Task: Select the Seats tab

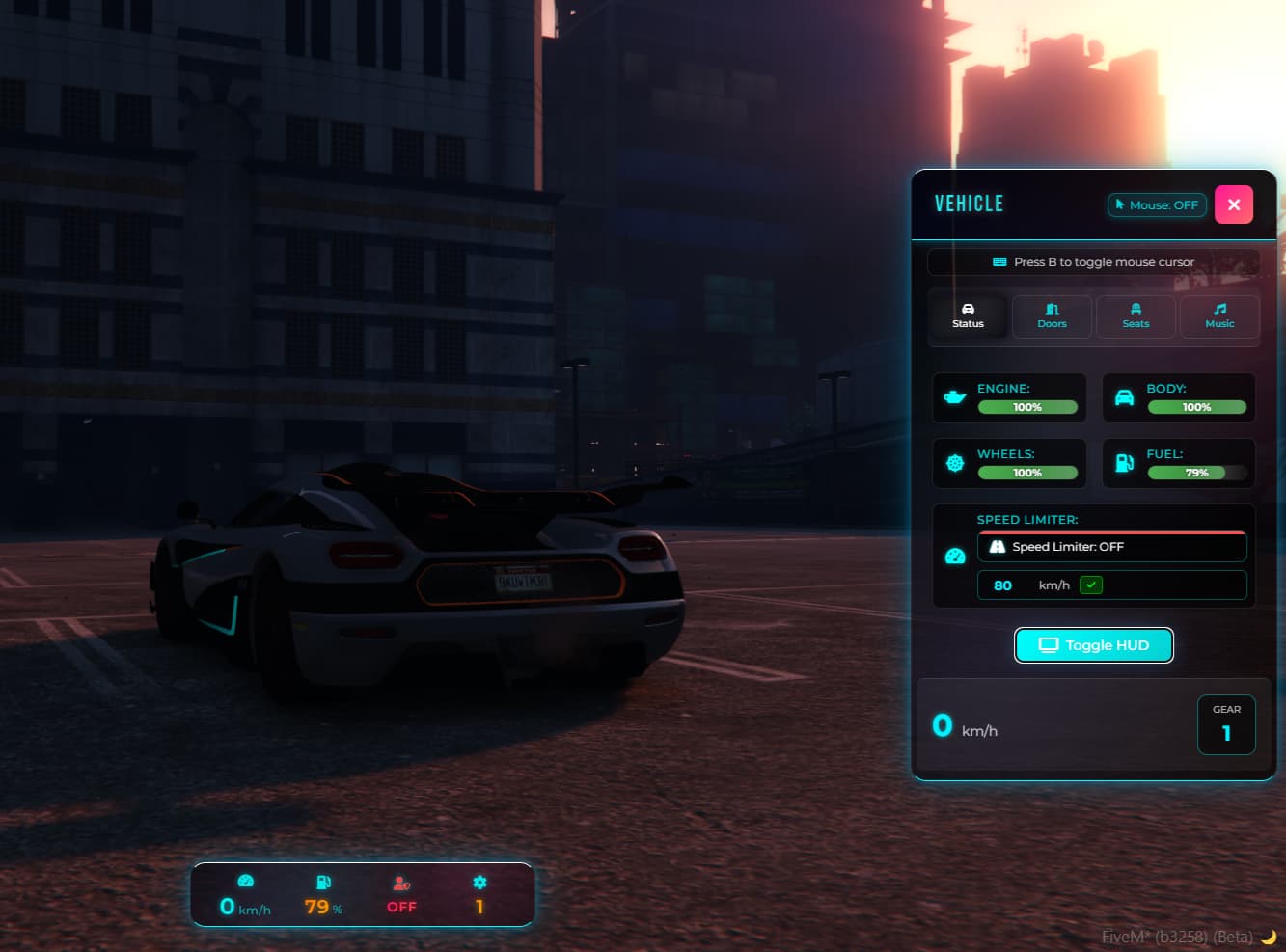Action: pyautogui.click(x=1136, y=315)
